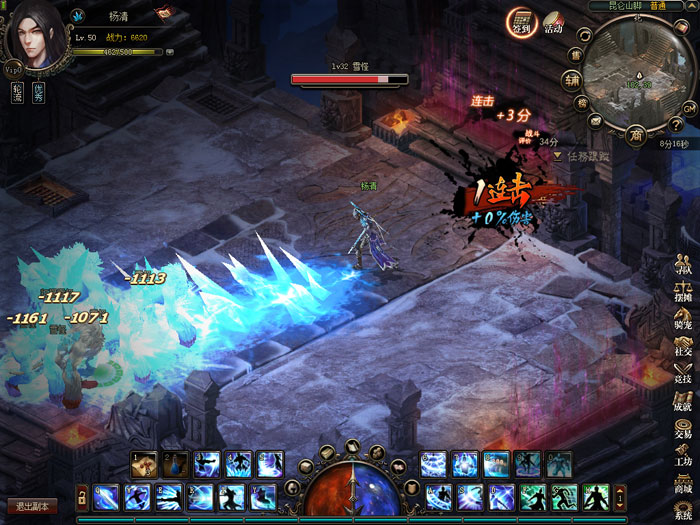Open the 签到 sign-in icon
The image size is (700, 525).
pos(520,21)
